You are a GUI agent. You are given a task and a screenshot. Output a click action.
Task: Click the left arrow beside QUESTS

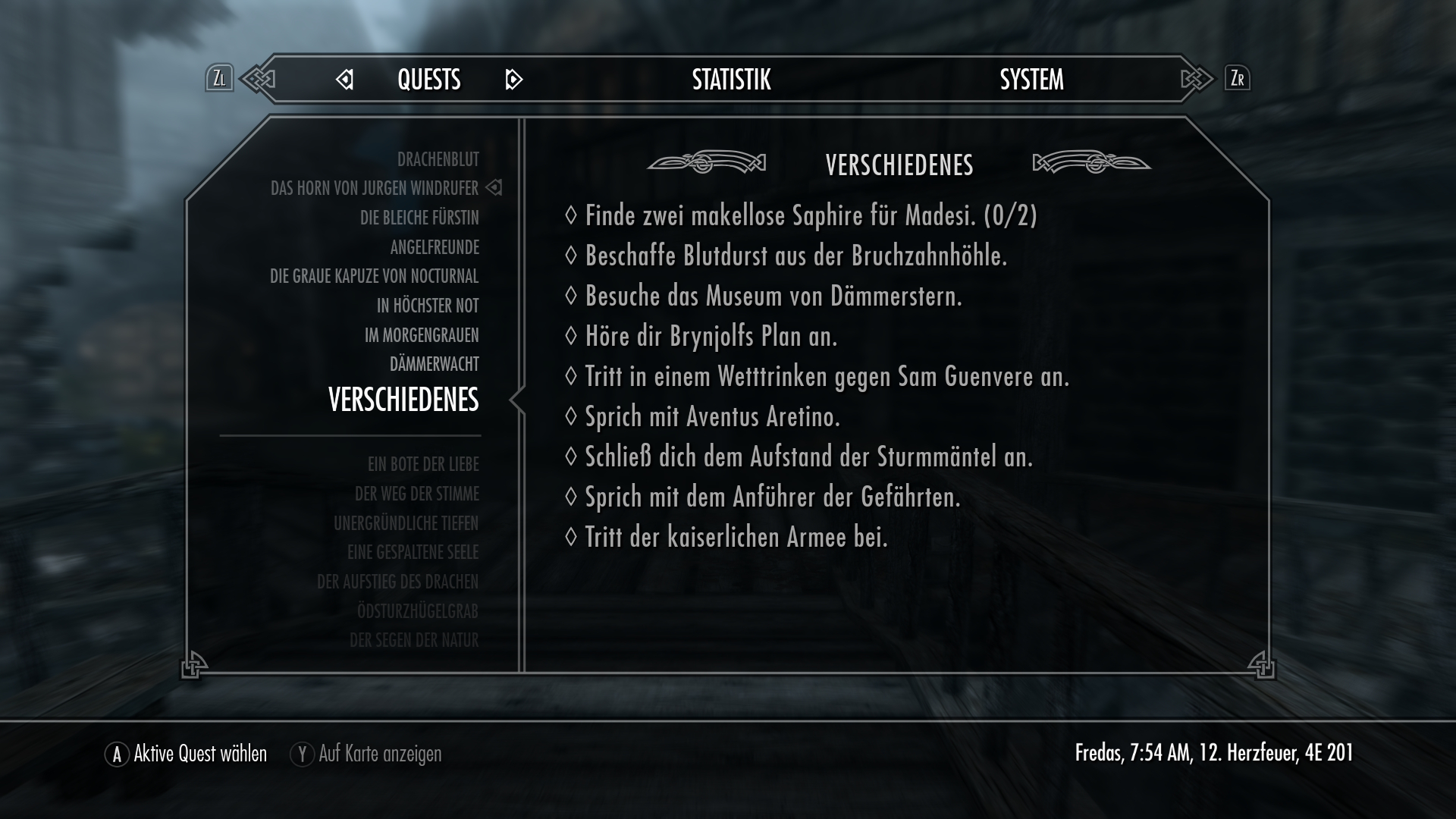click(345, 80)
